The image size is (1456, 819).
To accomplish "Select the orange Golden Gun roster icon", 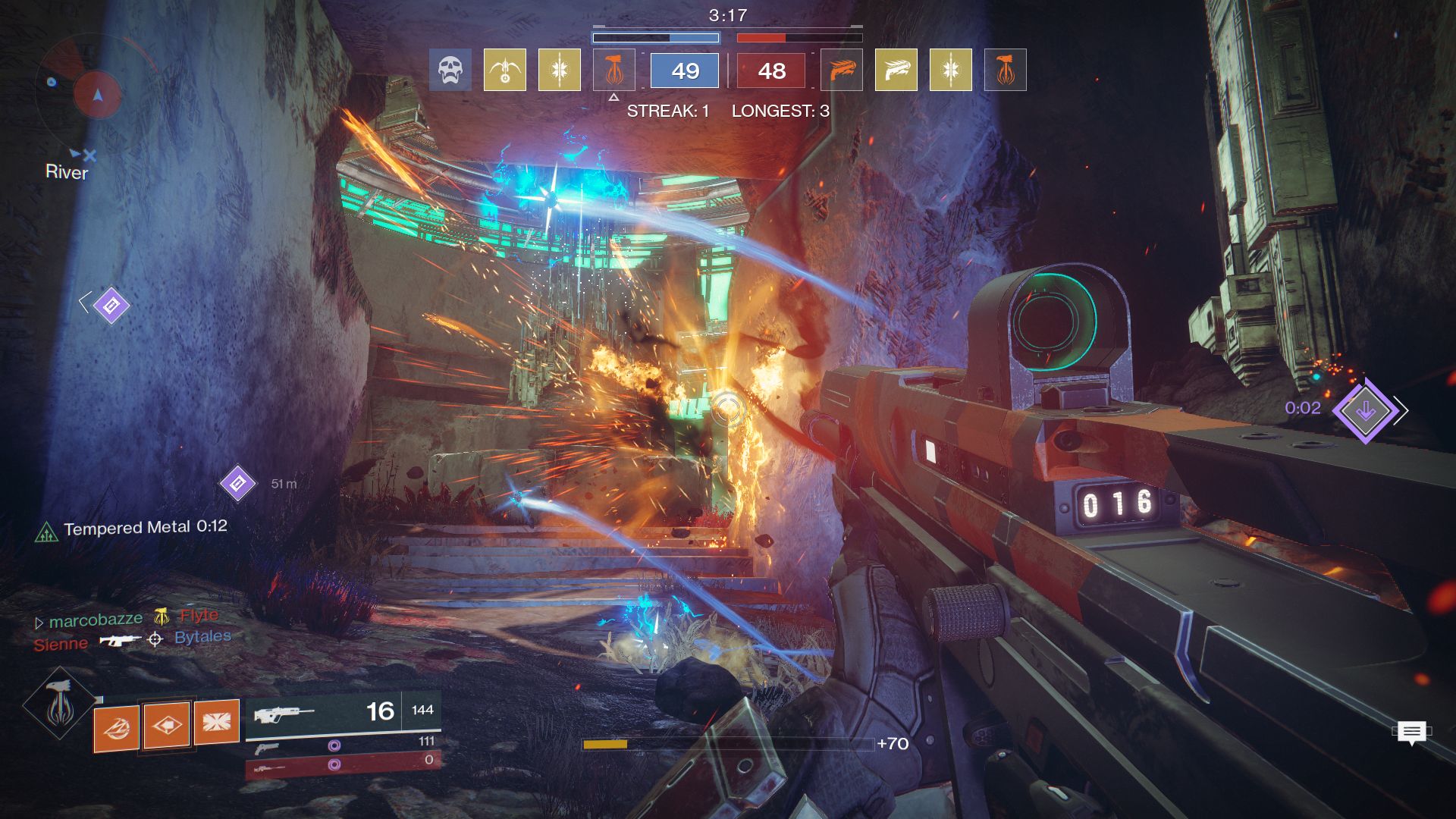I will [x=842, y=71].
